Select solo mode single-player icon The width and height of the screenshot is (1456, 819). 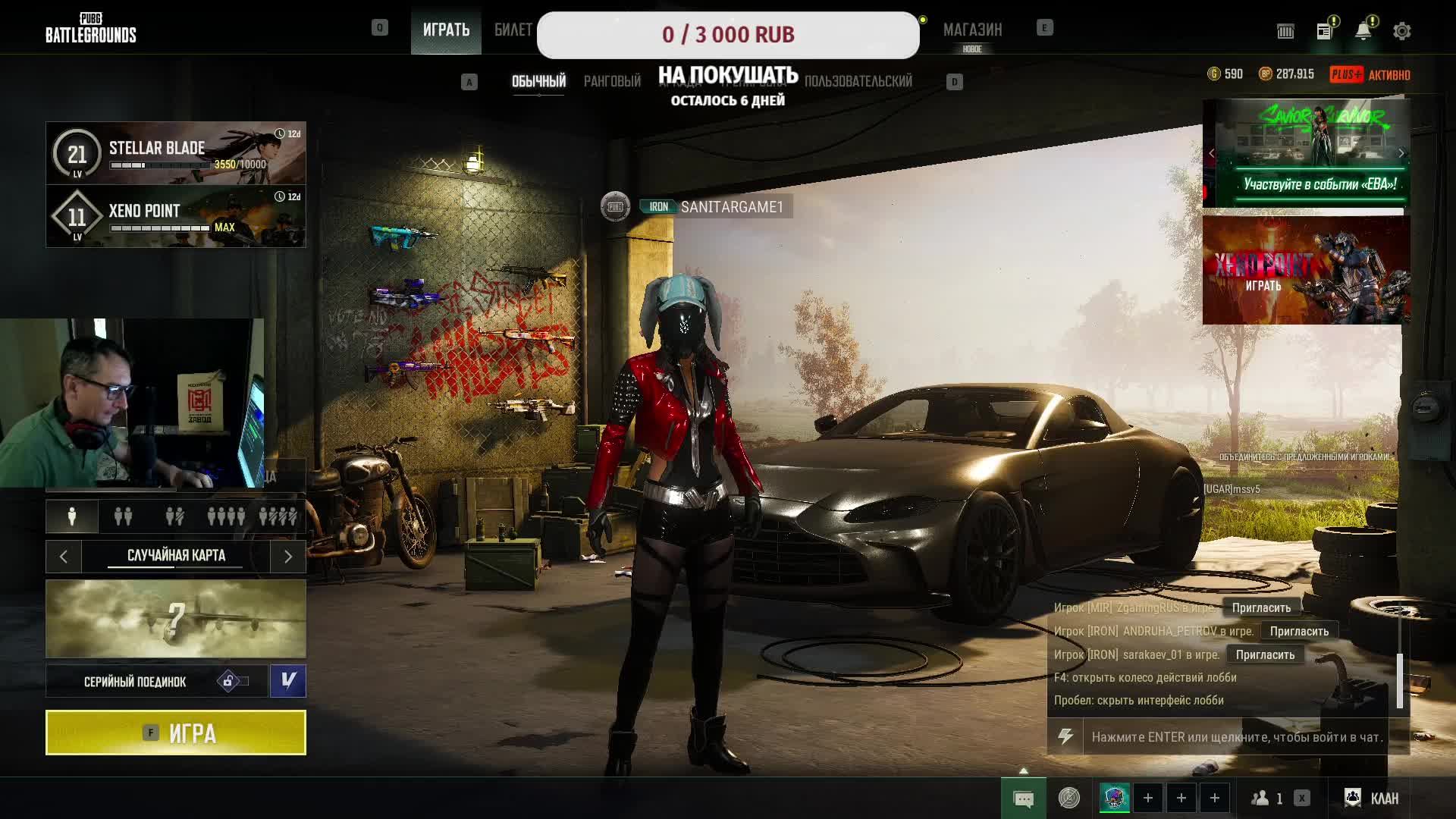(72, 516)
